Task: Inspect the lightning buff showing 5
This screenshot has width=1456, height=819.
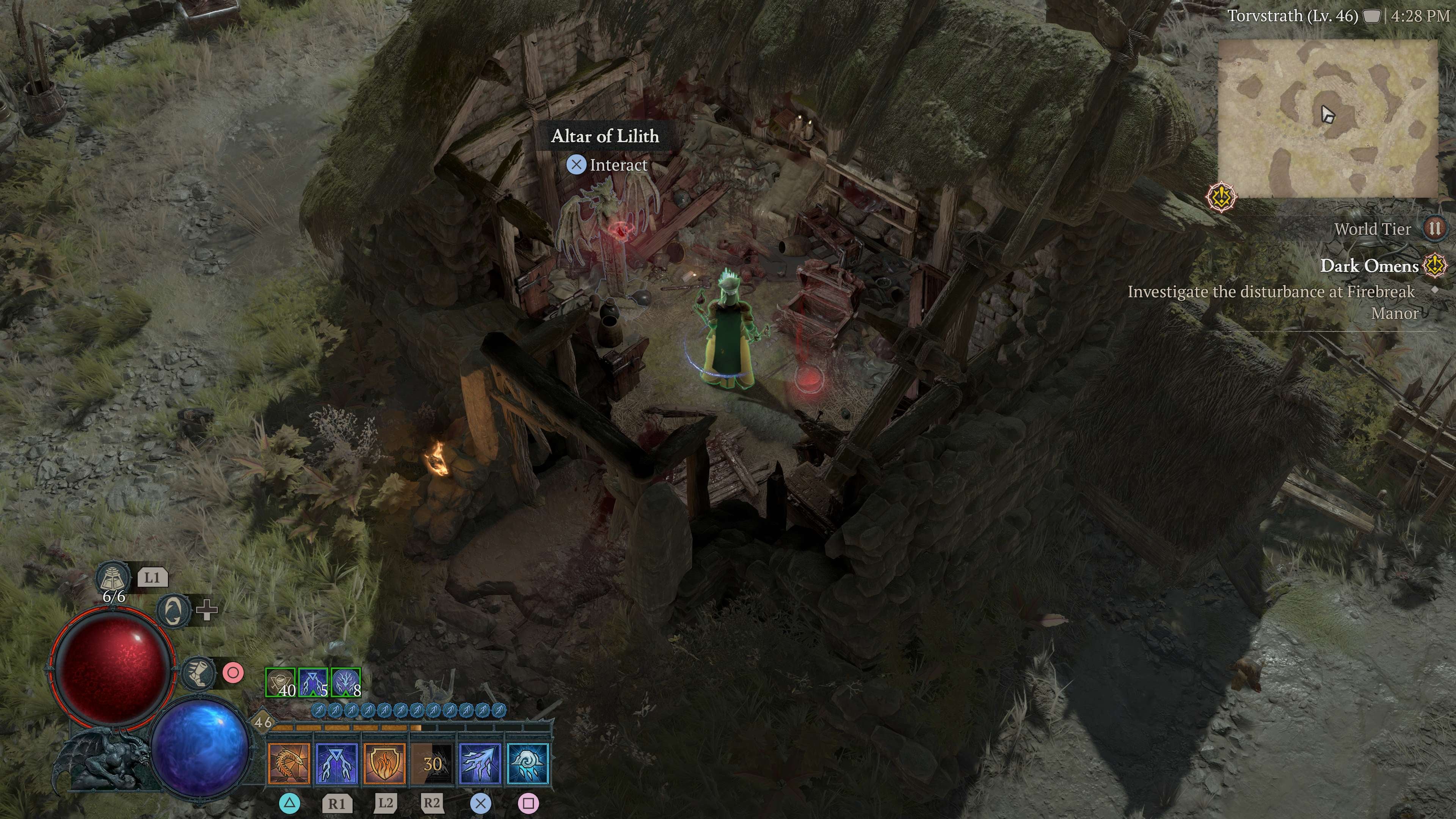Action: click(x=313, y=683)
